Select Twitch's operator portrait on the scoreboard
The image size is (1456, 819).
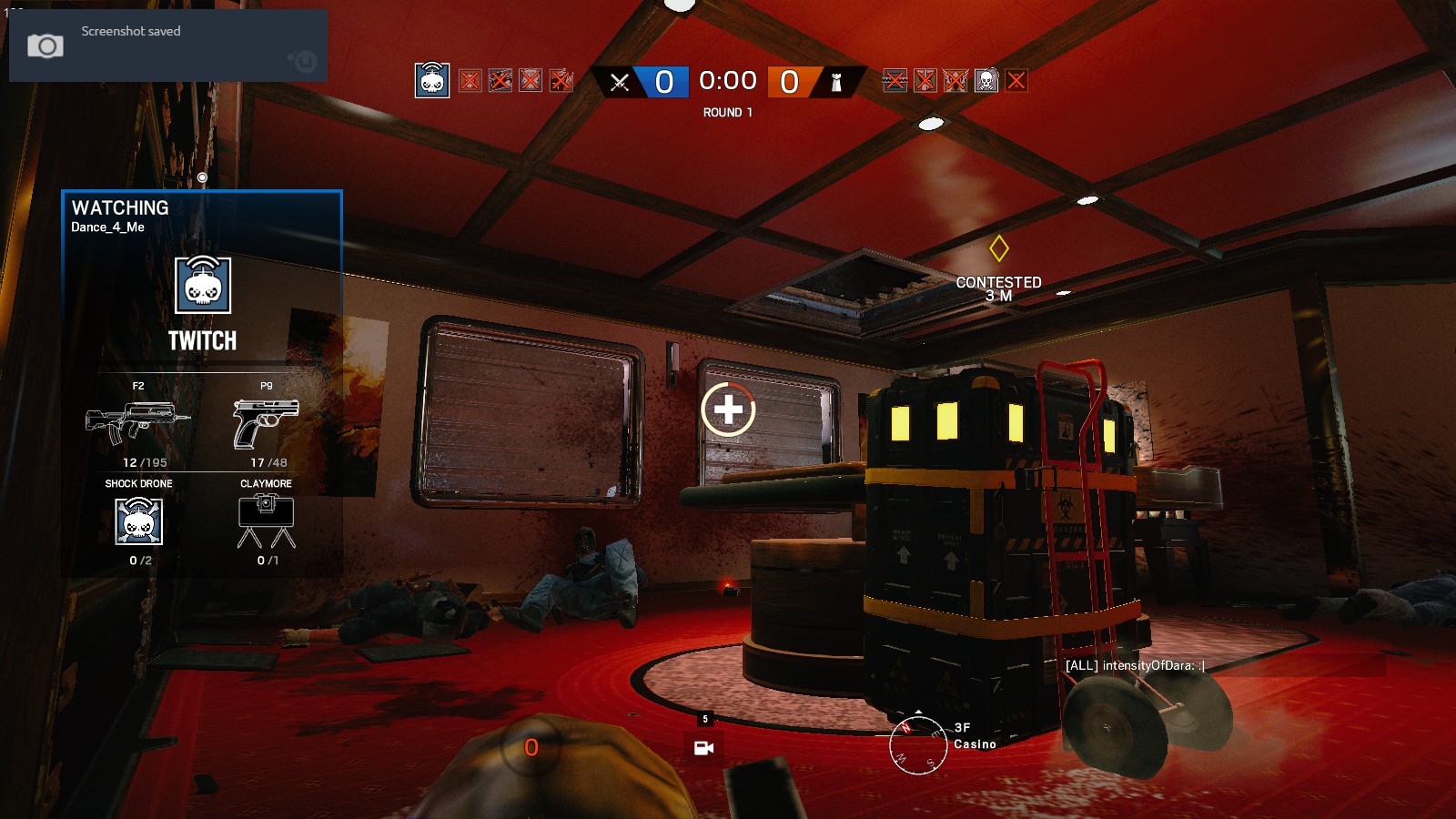(433, 81)
